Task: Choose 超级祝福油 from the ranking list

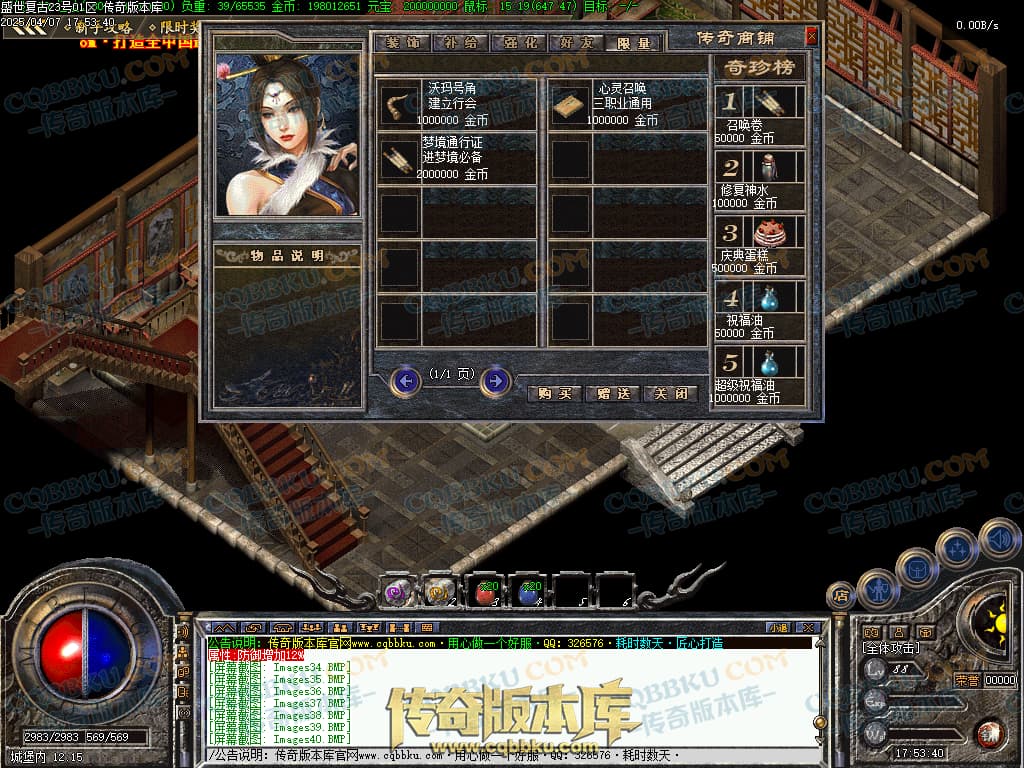Action: 768,362
